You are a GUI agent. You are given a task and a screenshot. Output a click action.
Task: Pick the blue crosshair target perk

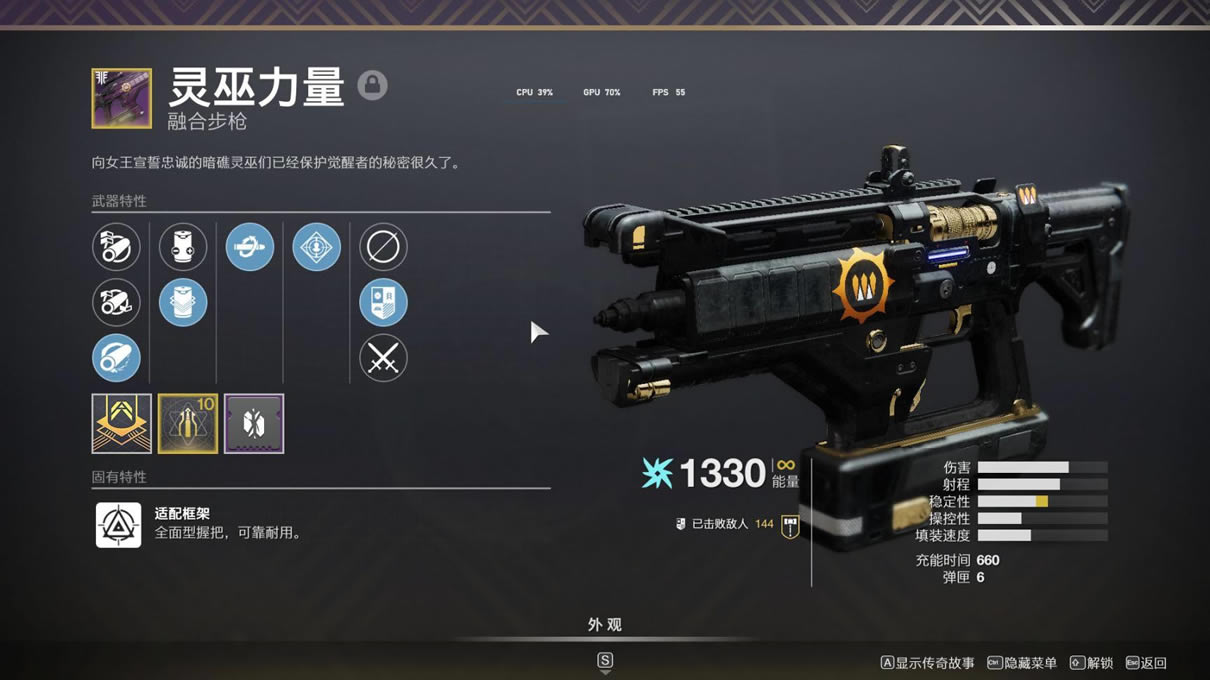pyautogui.click(x=316, y=246)
